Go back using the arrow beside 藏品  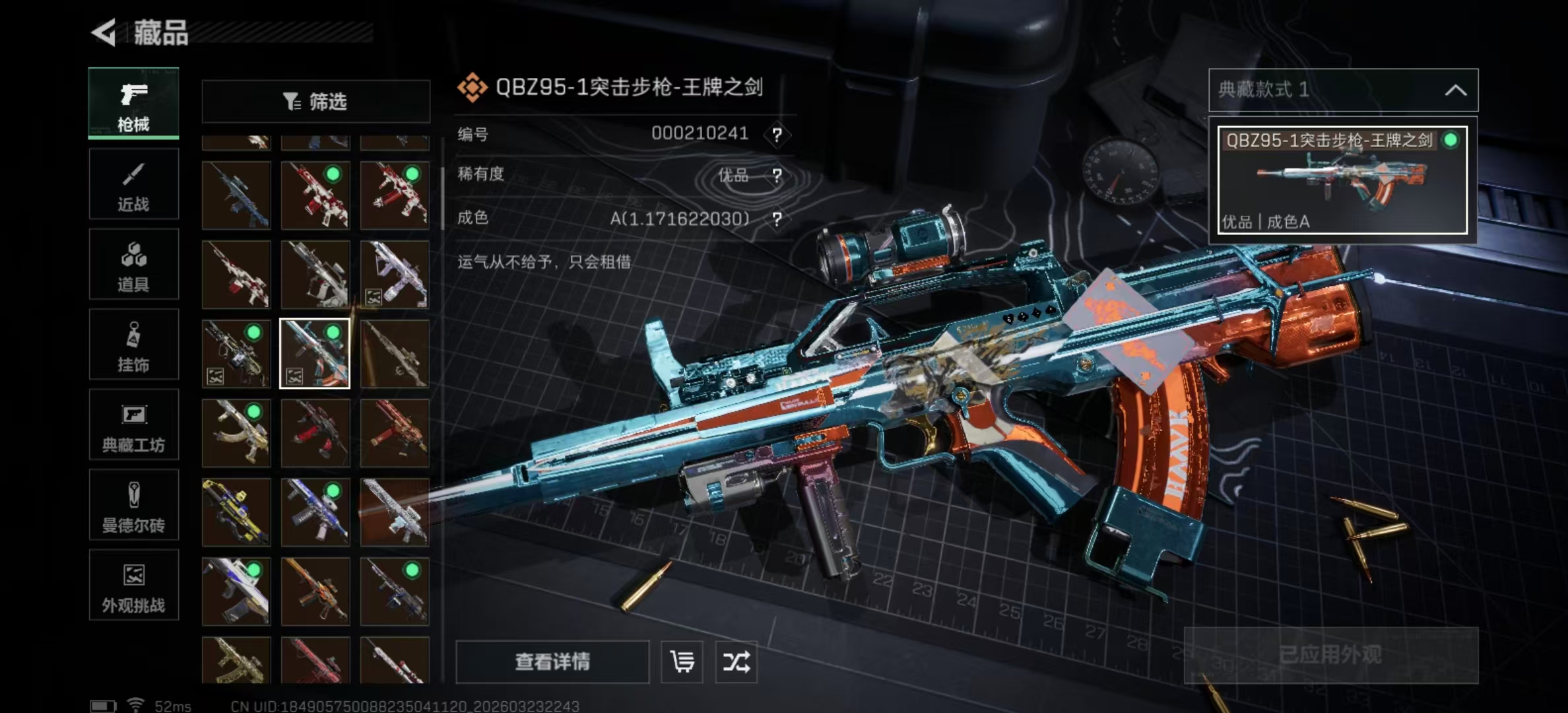(104, 32)
